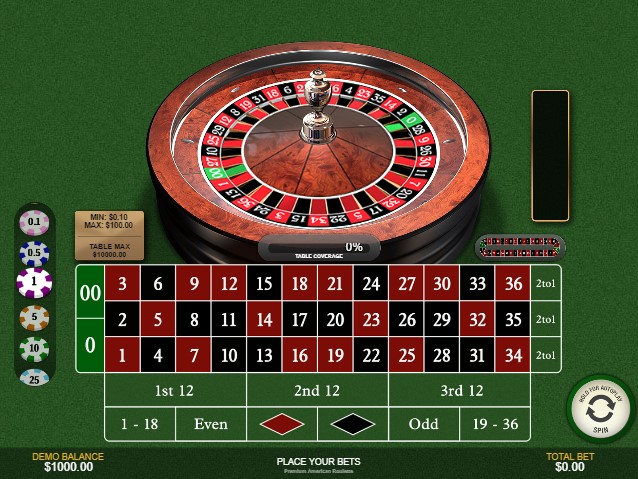Image resolution: width=638 pixels, height=479 pixels.
Task: Bet on red number 36
Action: [x=514, y=284]
